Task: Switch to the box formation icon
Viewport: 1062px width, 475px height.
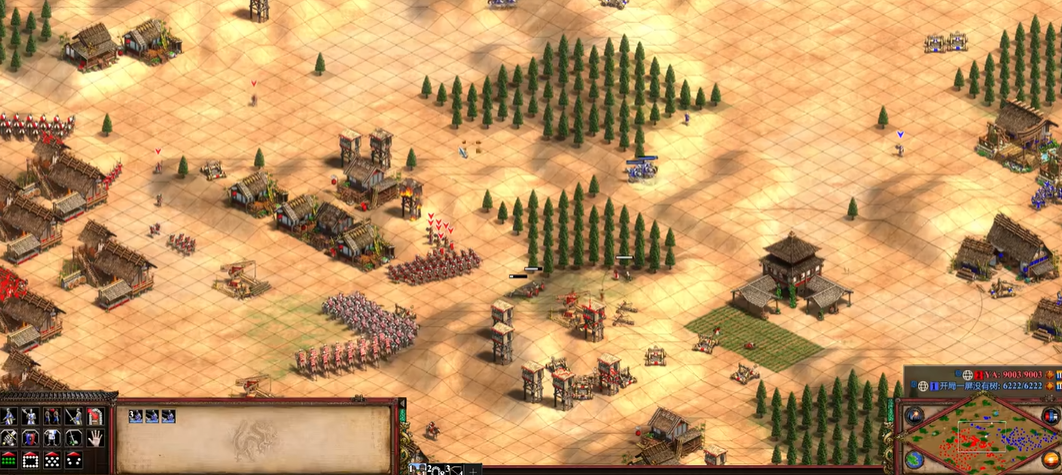Action: pyautogui.click(x=31, y=461)
